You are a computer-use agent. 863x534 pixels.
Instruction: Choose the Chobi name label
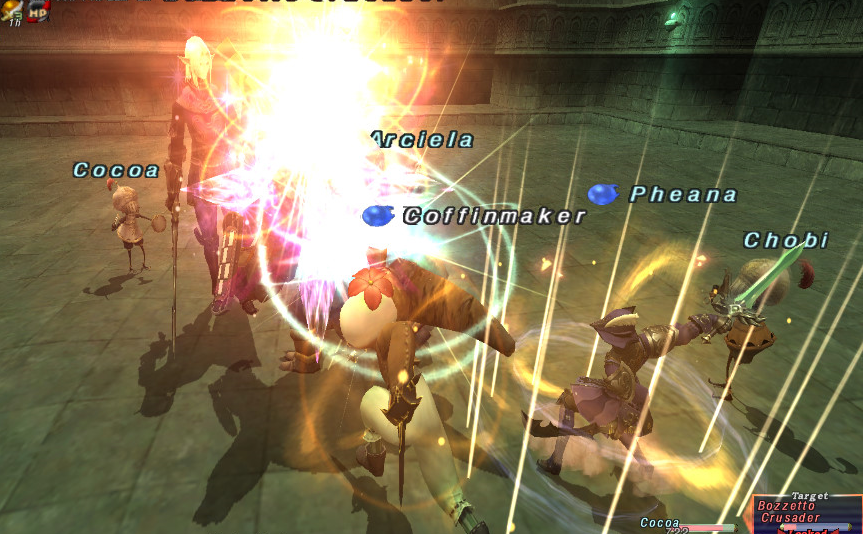coord(786,240)
